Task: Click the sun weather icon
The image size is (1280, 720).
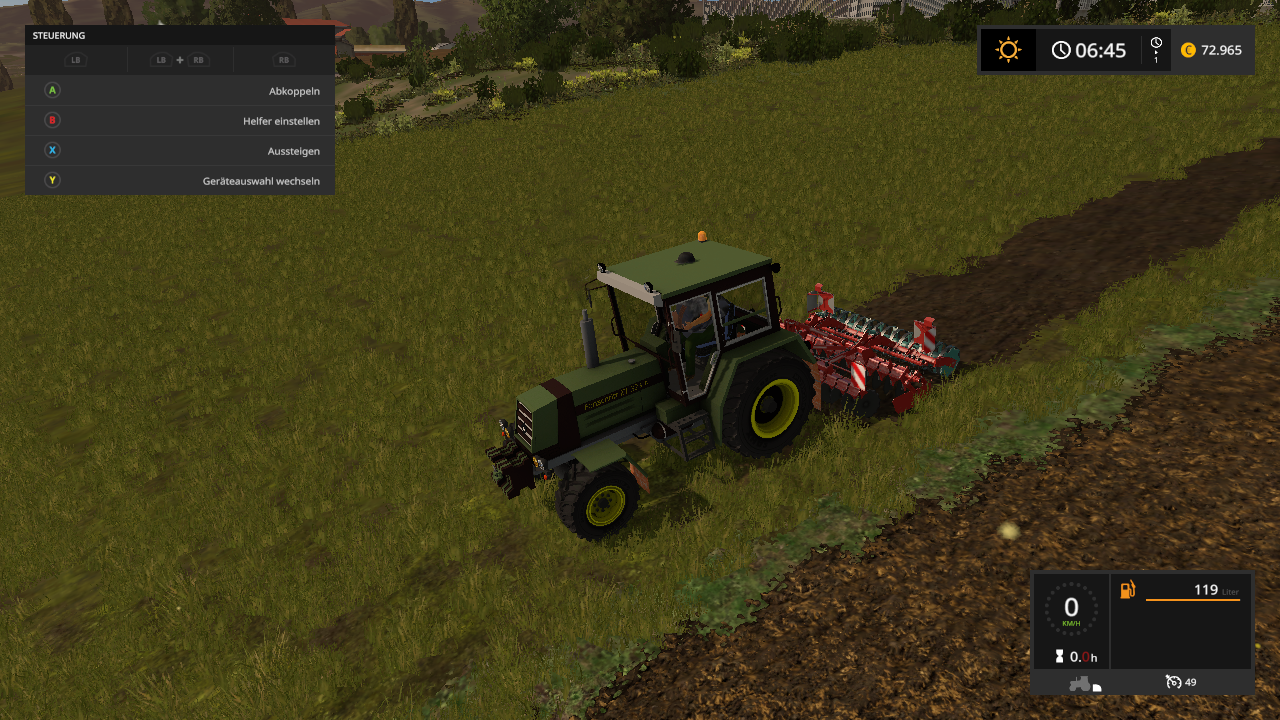Action: (x=1008, y=50)
